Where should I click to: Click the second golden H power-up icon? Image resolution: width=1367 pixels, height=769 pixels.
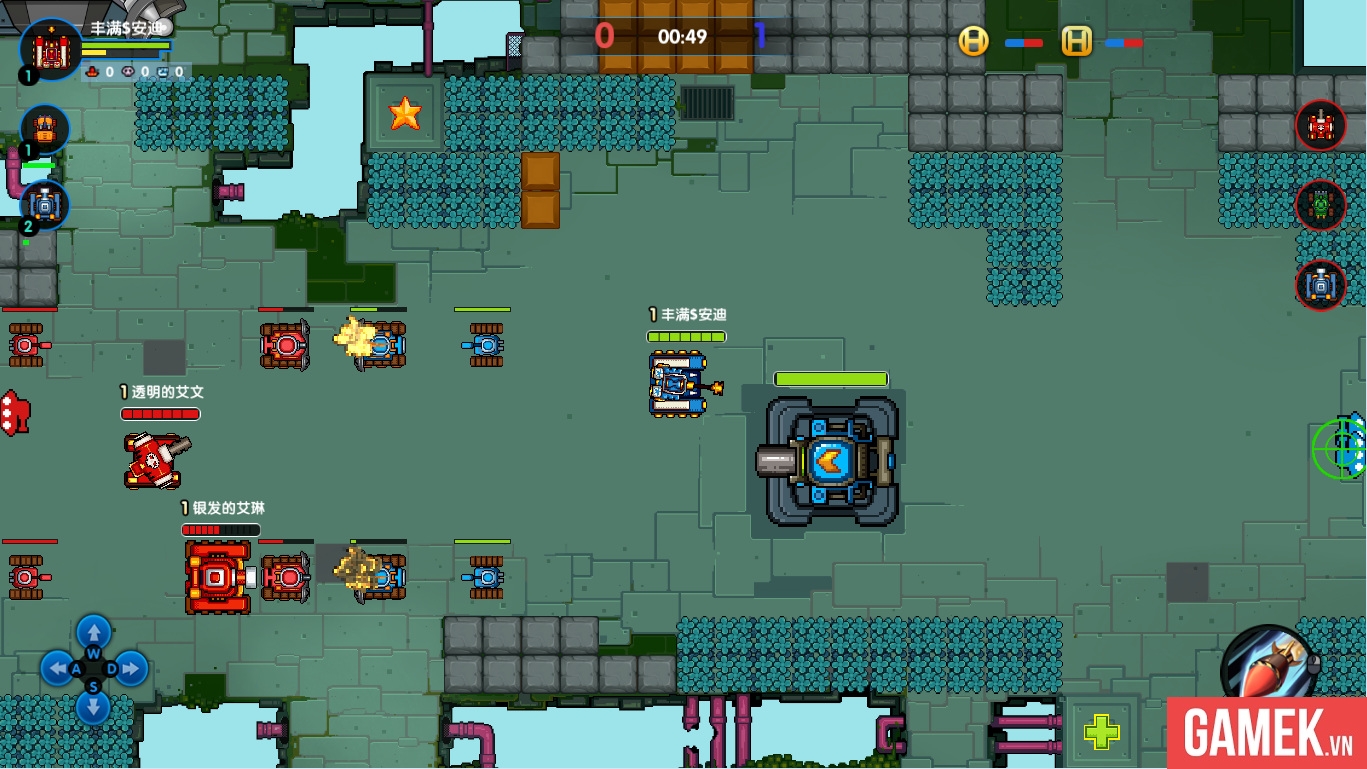coord(1076,42)
